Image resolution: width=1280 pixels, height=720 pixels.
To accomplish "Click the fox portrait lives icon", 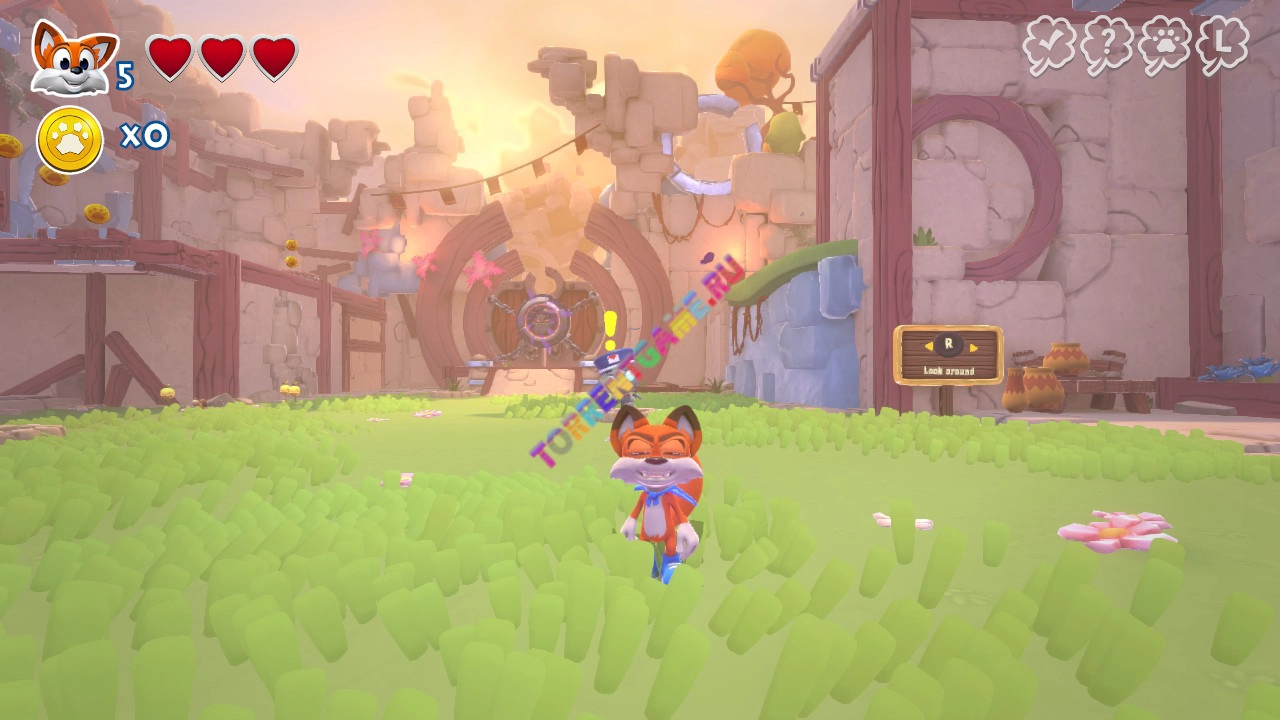I will click(73, 58).
